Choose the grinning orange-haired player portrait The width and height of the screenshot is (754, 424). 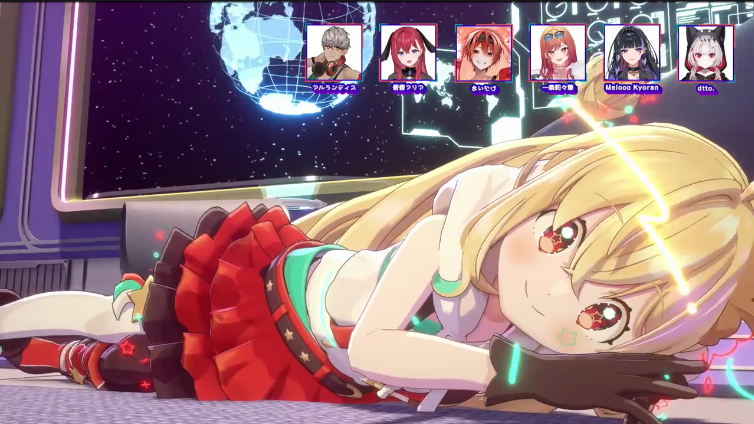483,53
